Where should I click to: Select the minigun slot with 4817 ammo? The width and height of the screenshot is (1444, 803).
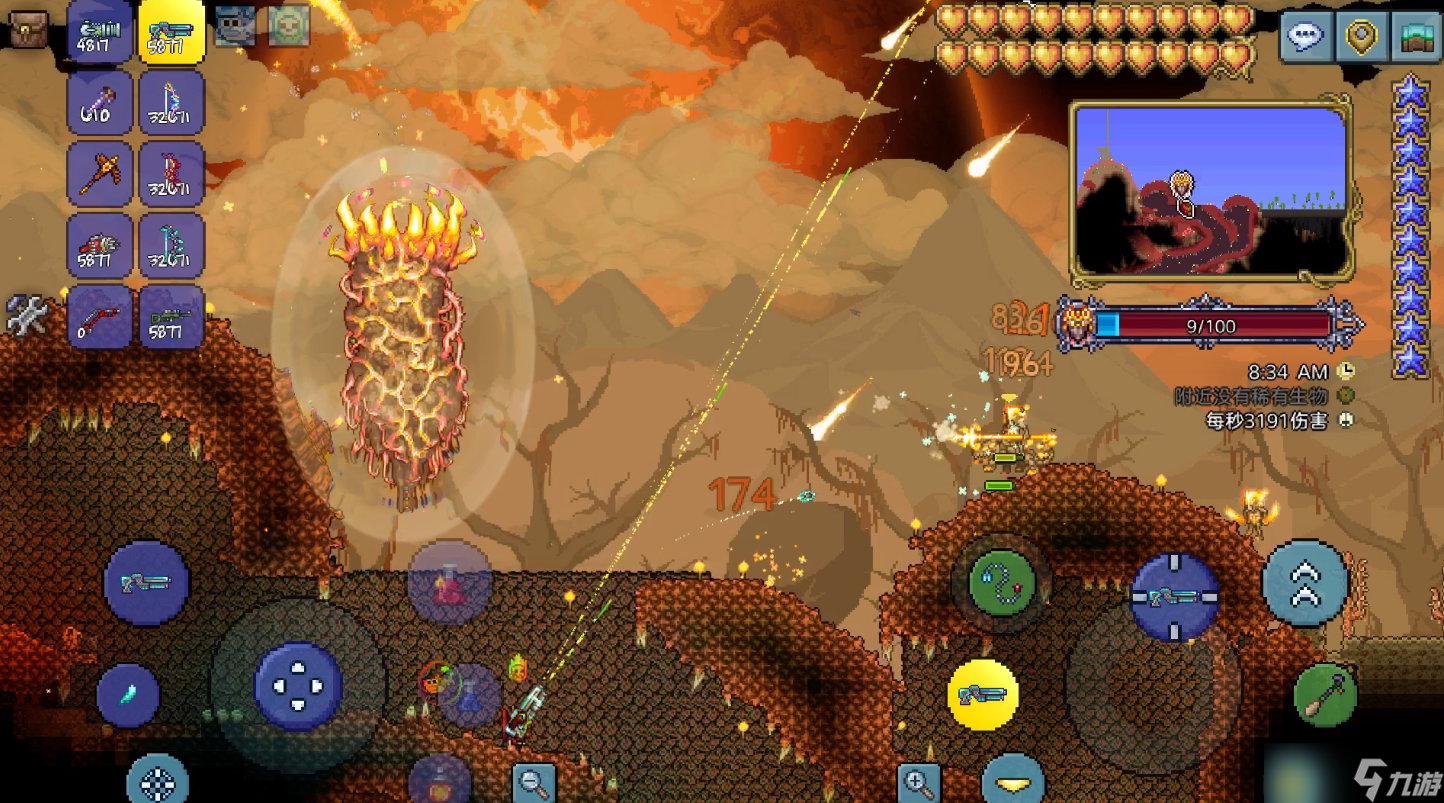pyautogui.click(x=100, y=32)
